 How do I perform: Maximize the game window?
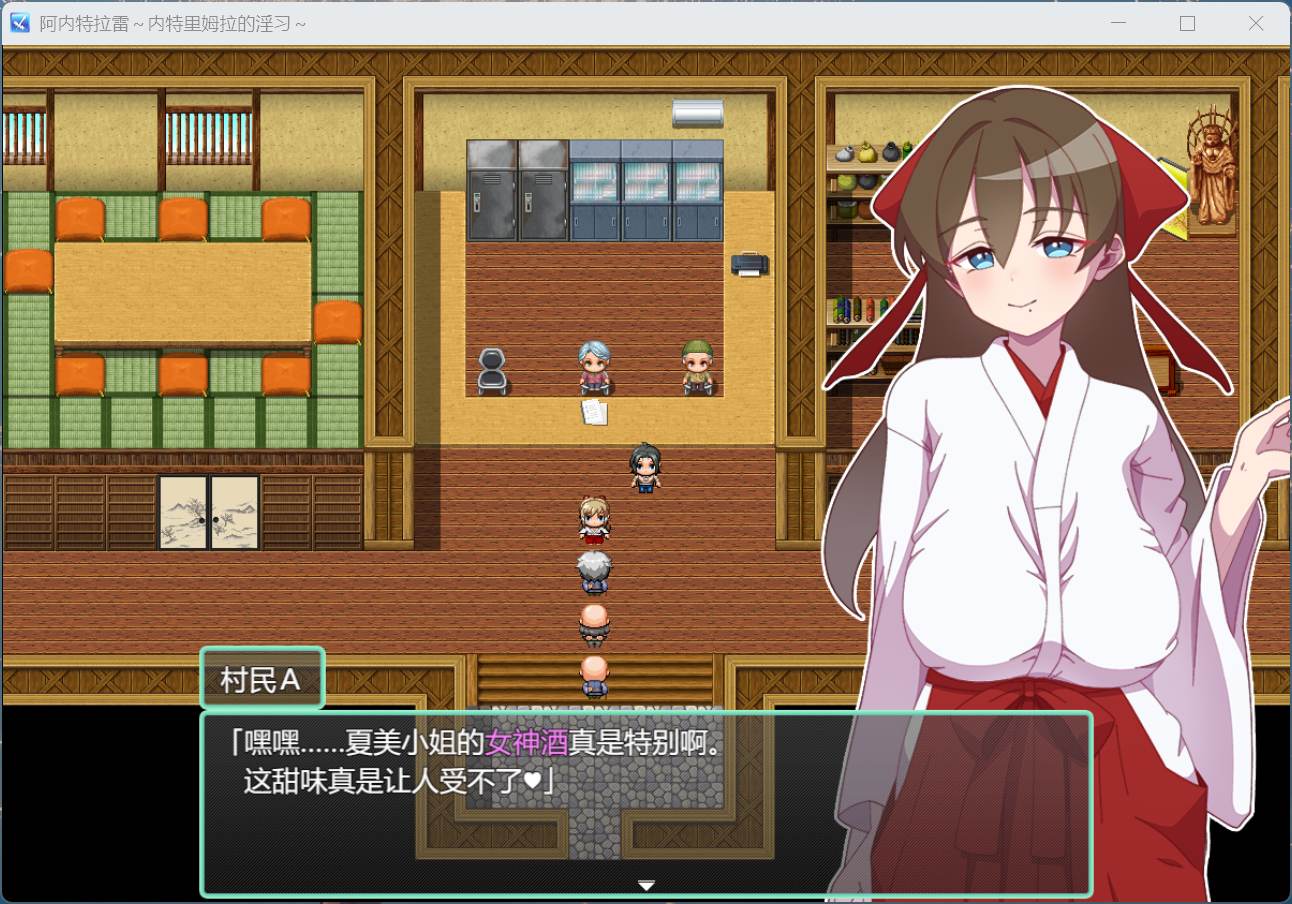[x=1187, y=24]
